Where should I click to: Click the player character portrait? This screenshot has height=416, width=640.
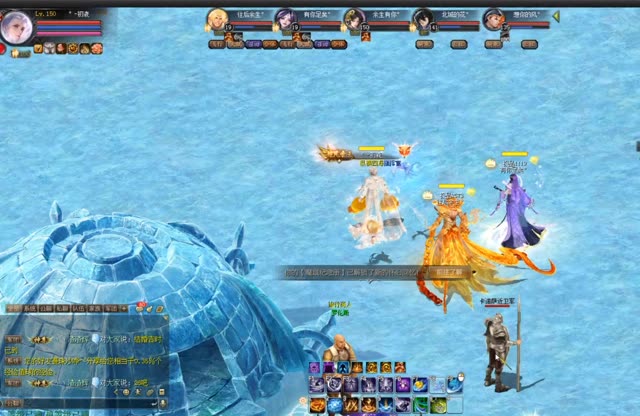pyautogui.click(x=15, y=27)
